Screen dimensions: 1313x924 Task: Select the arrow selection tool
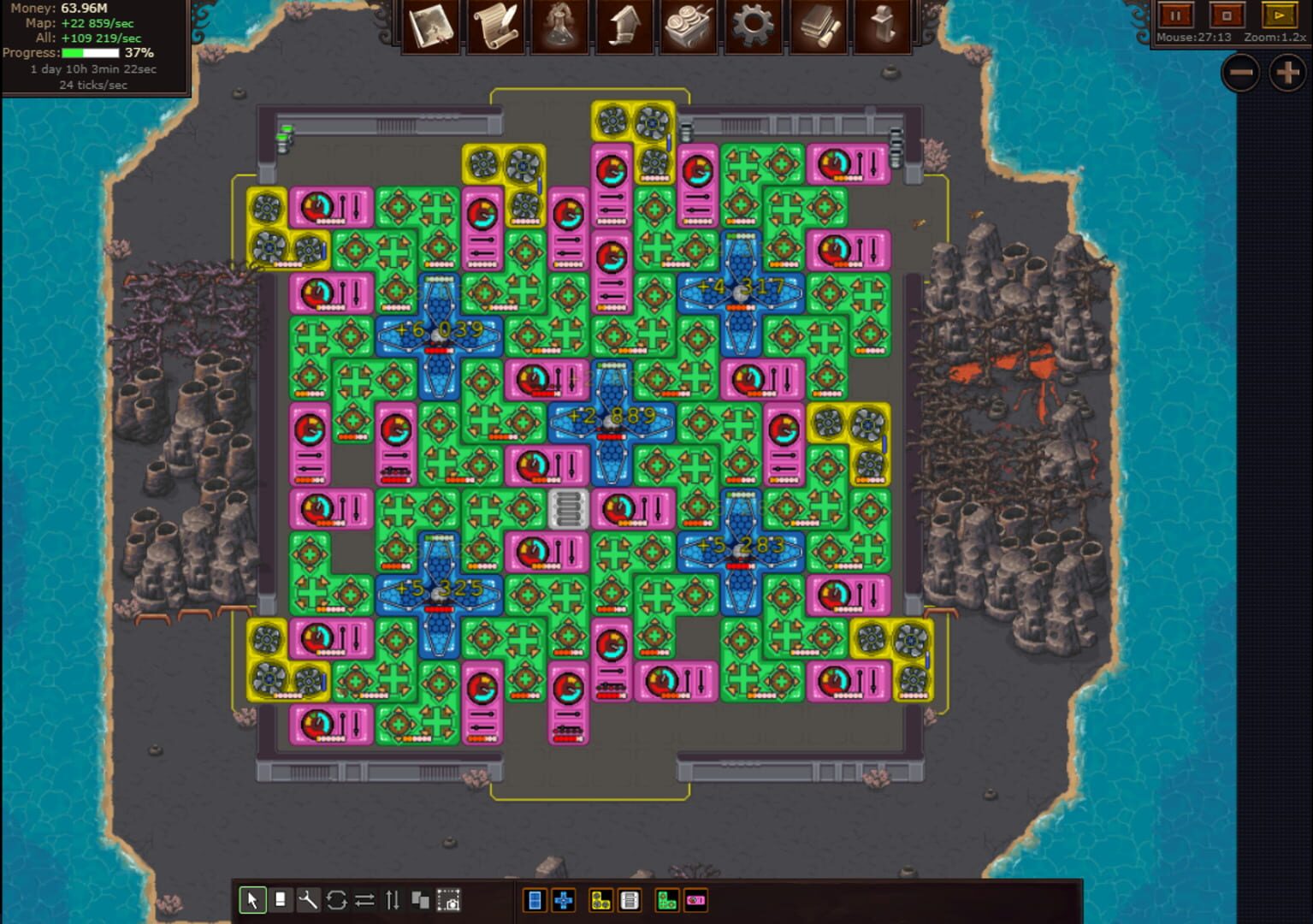pos(252,900)
